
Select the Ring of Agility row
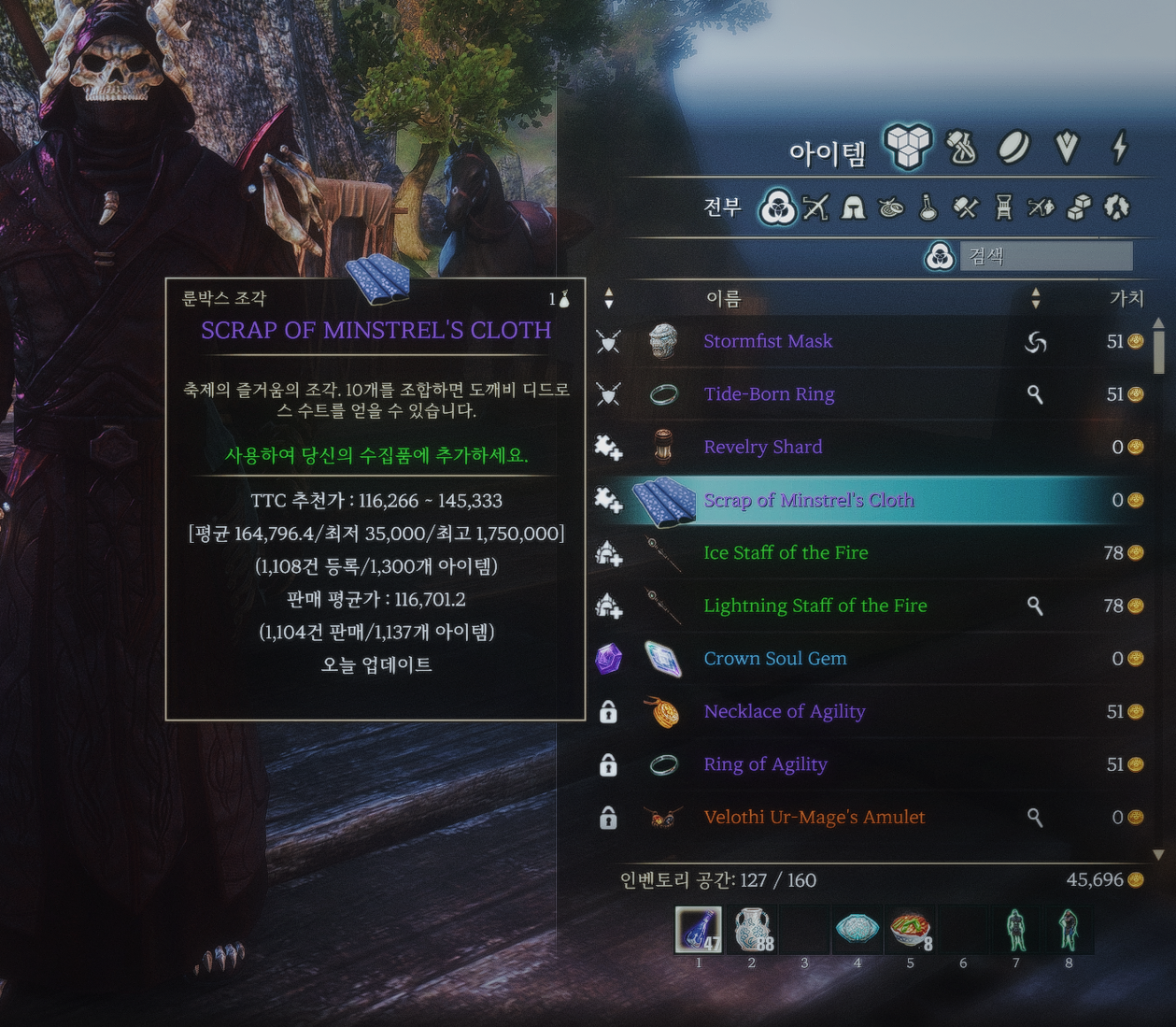(765, 764)
